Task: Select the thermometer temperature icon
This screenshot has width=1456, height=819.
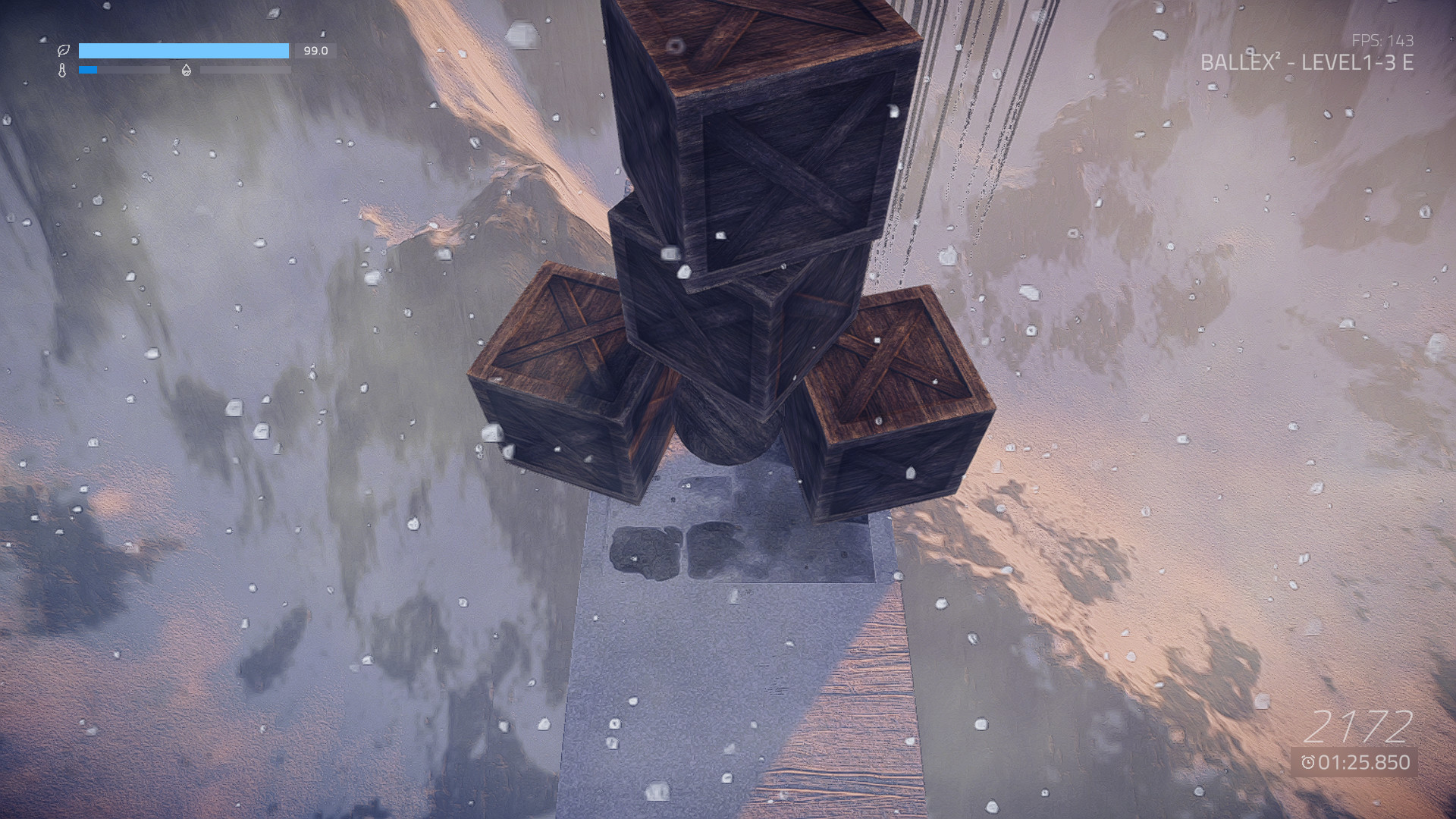Action: pyautogui.click(x=62, y=71)
